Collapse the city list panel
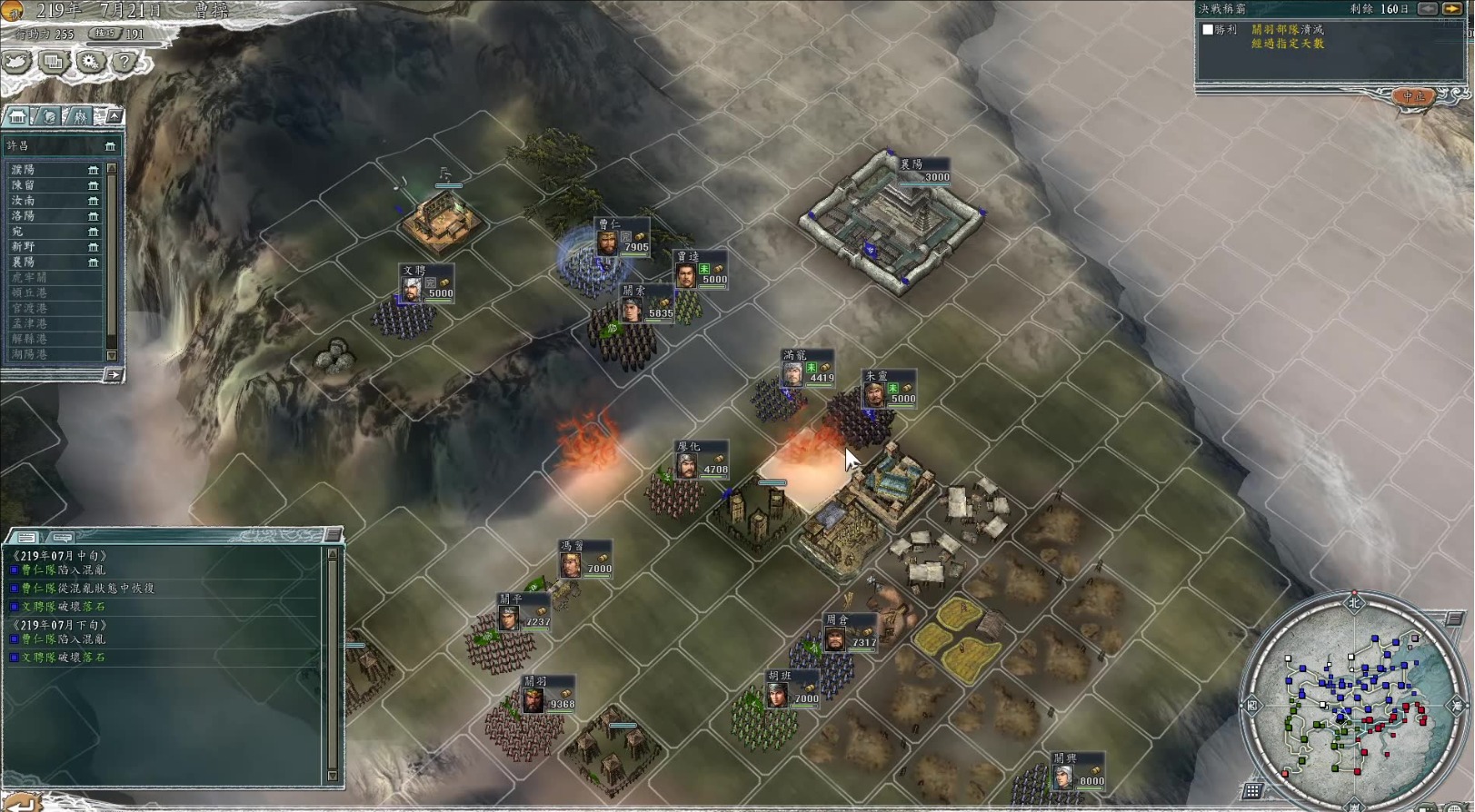 (114, 116)
